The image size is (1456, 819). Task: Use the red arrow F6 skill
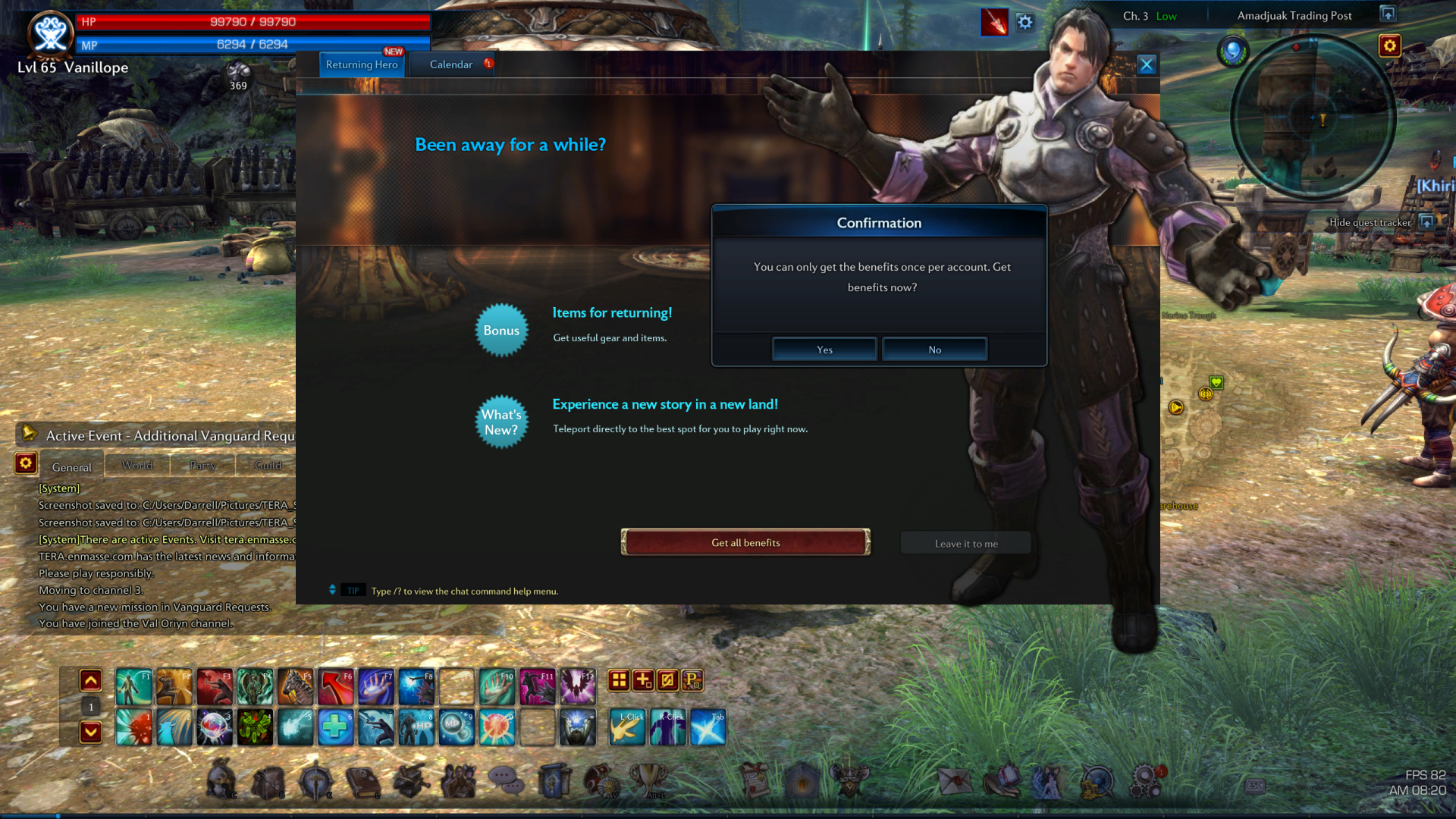click(x=335, y=687)
